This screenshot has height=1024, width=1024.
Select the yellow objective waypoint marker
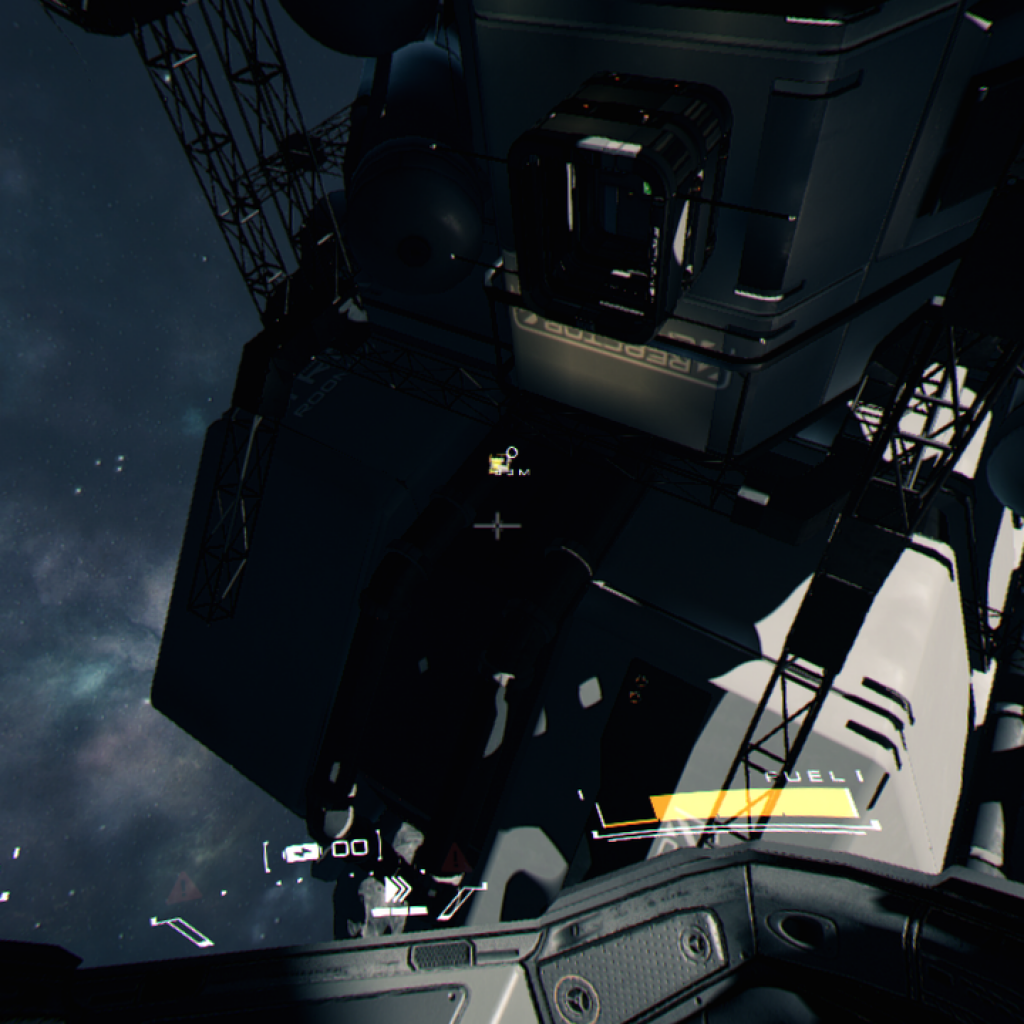498,463
